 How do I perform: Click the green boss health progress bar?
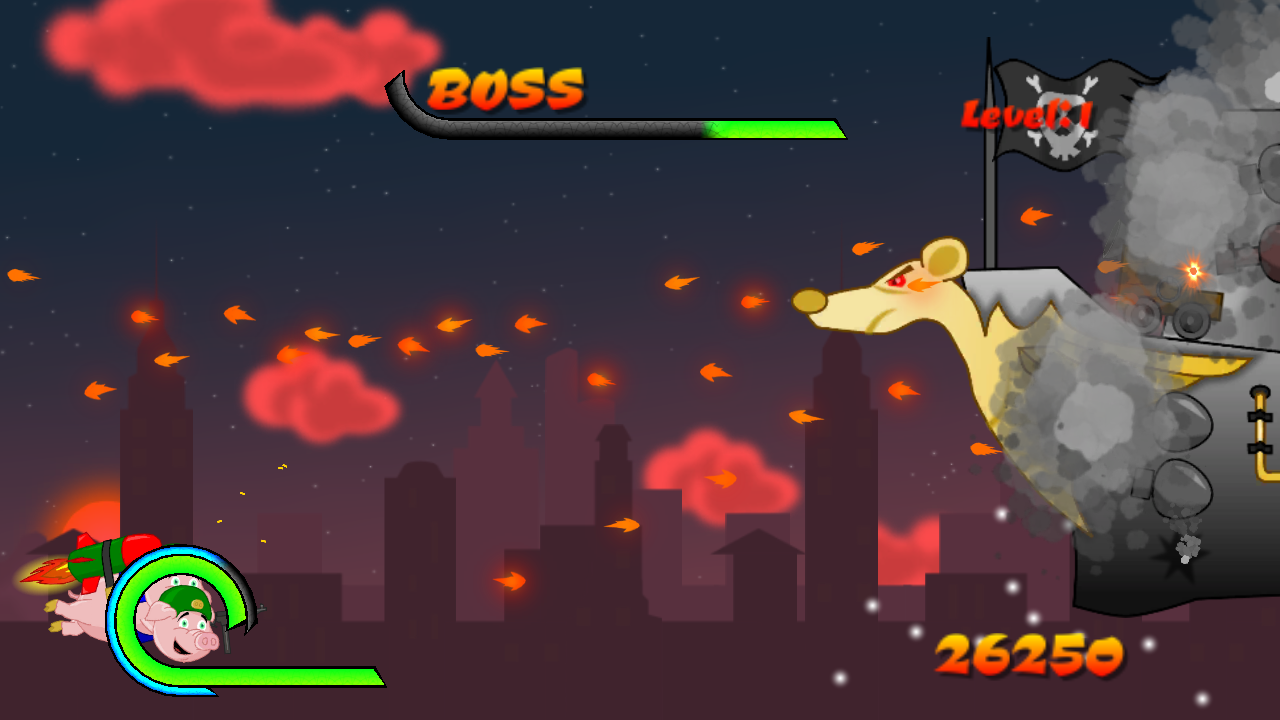775,128
